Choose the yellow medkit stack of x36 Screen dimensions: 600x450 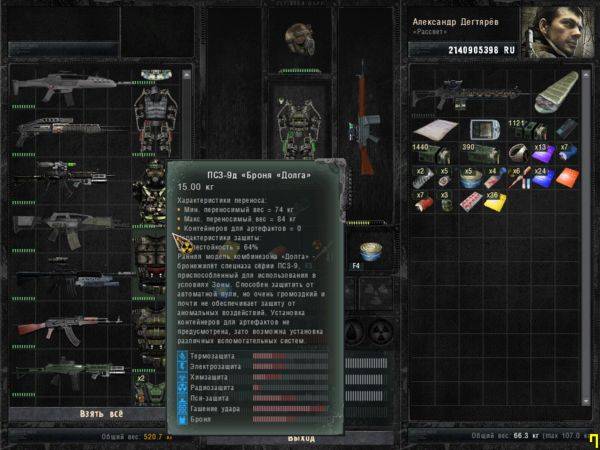[x=493, y=199]
